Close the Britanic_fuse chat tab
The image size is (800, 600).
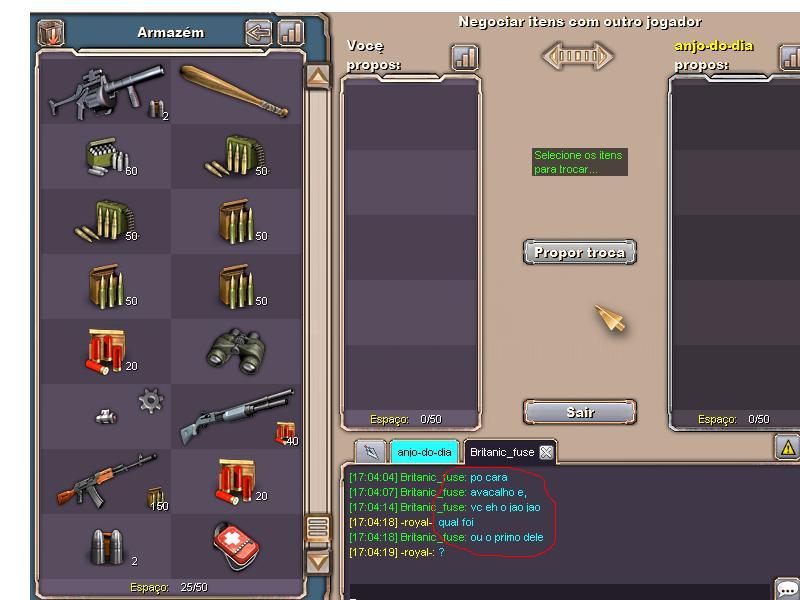[x=546, y=452]
